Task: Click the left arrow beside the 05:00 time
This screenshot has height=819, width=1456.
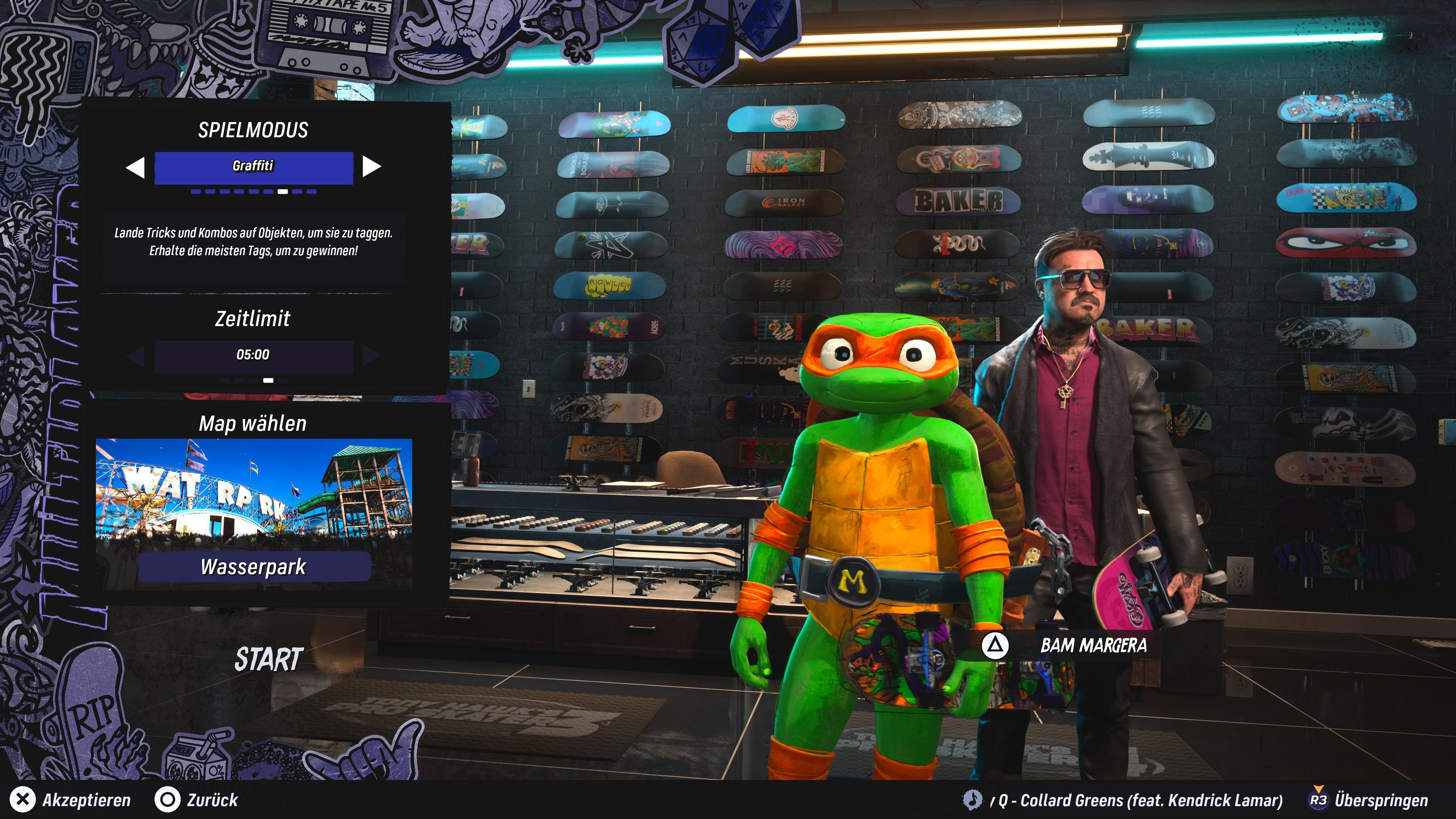Action: pos(136,355)
